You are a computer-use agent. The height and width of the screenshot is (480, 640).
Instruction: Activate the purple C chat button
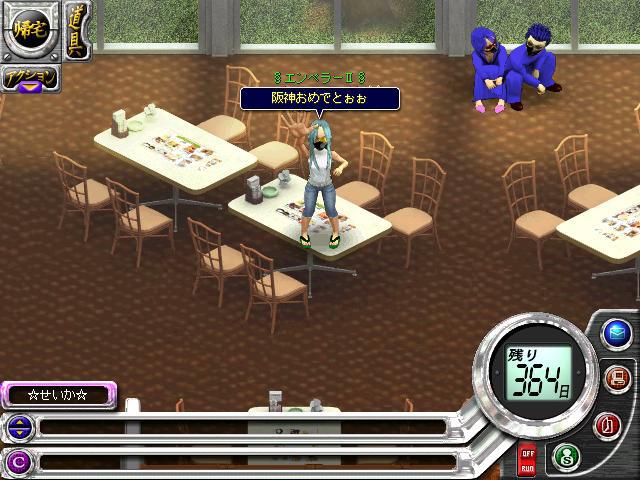tap(18, 461)
